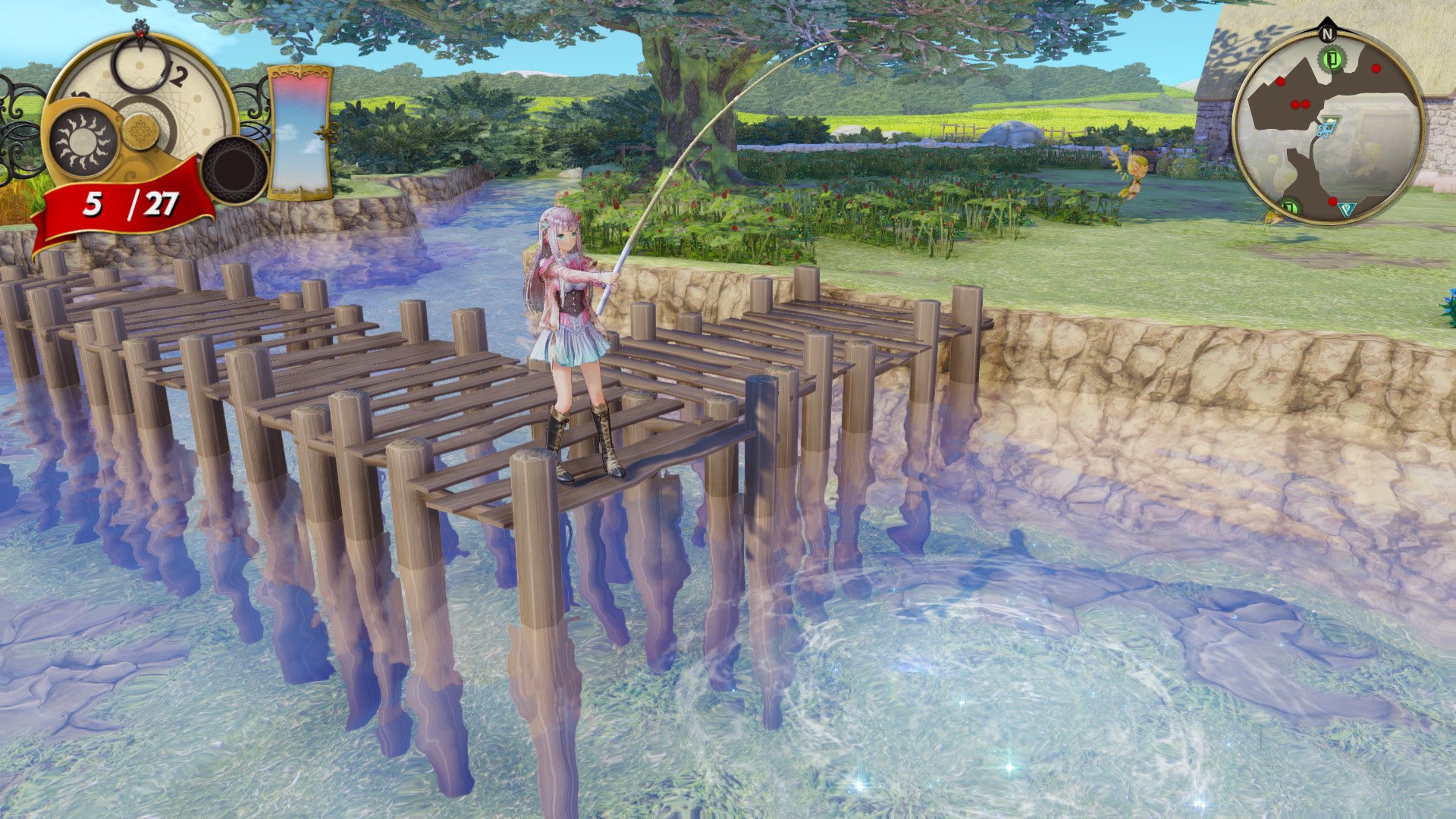Click the green gate marker at minimap bottom-left
1456x819 pixels.
click(x=1290, y=208)
